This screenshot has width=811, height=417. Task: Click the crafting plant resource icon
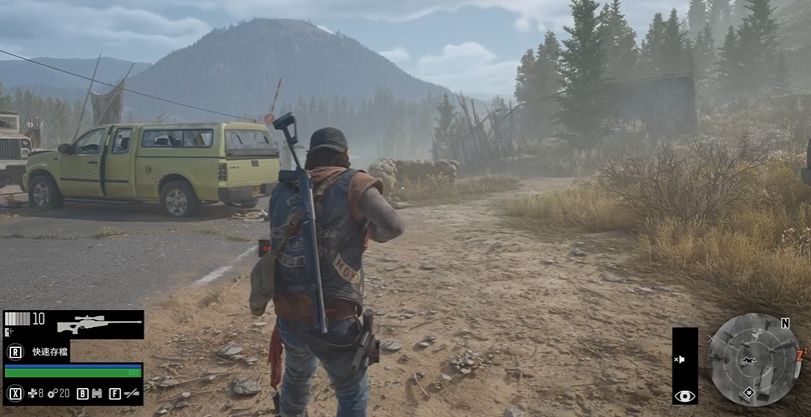pos(32,394)
